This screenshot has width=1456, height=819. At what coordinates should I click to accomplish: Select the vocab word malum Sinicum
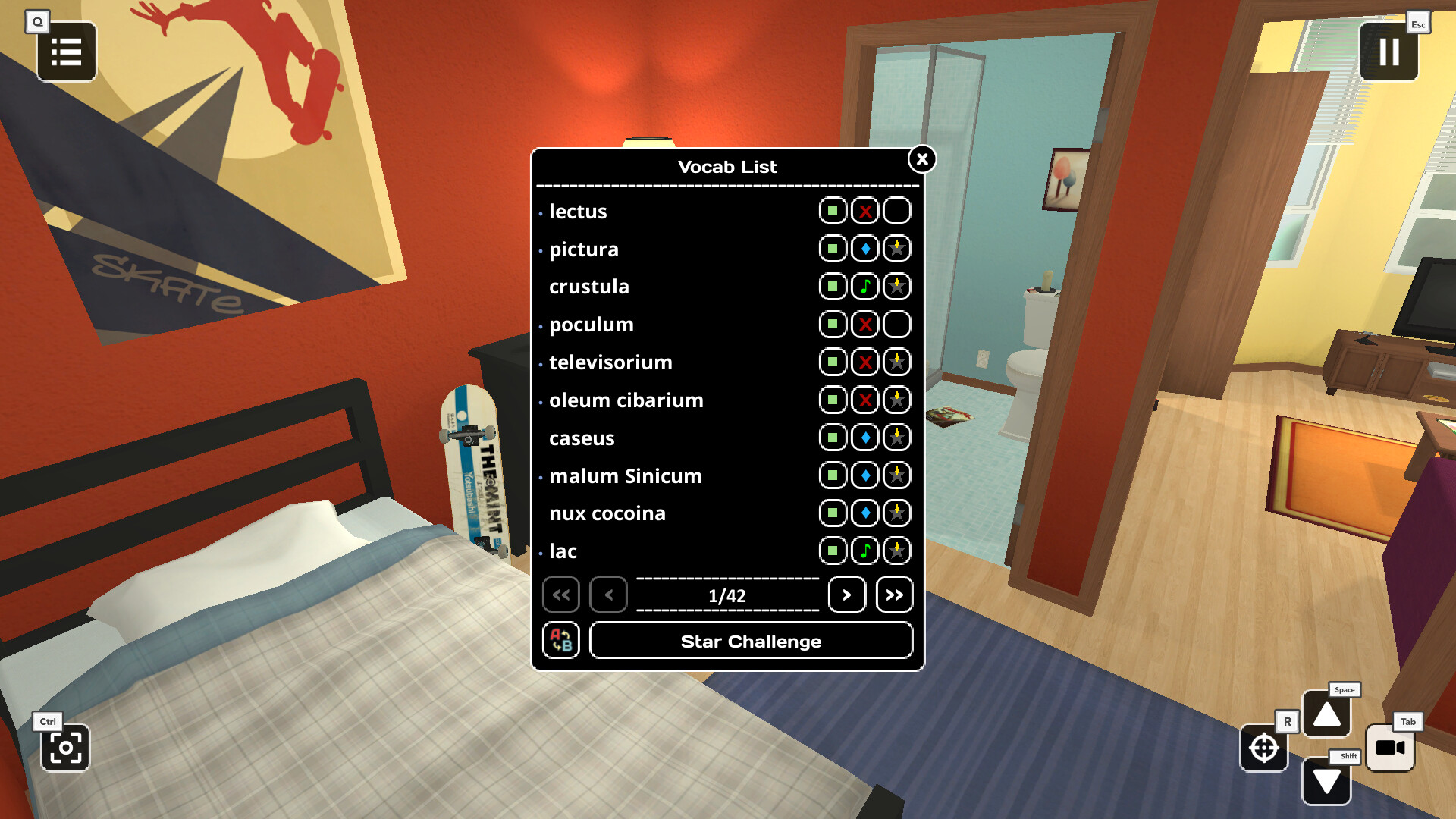click(x=625, y=475)
